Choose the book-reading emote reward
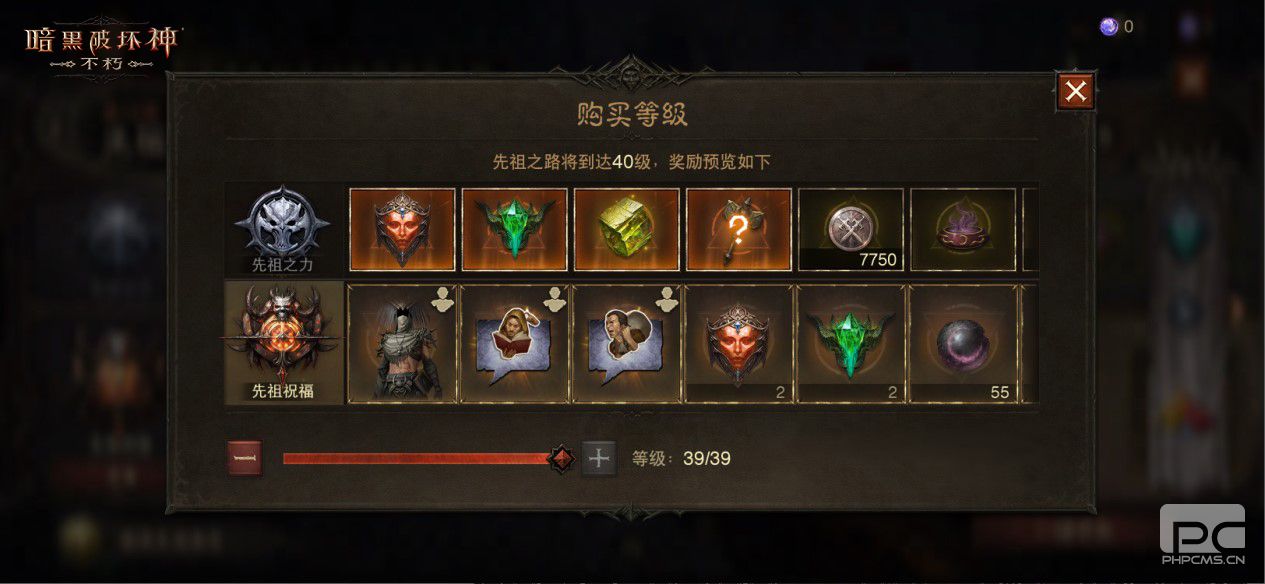The width and height of the screenshot is (1265, 584). tap(514, 345)
